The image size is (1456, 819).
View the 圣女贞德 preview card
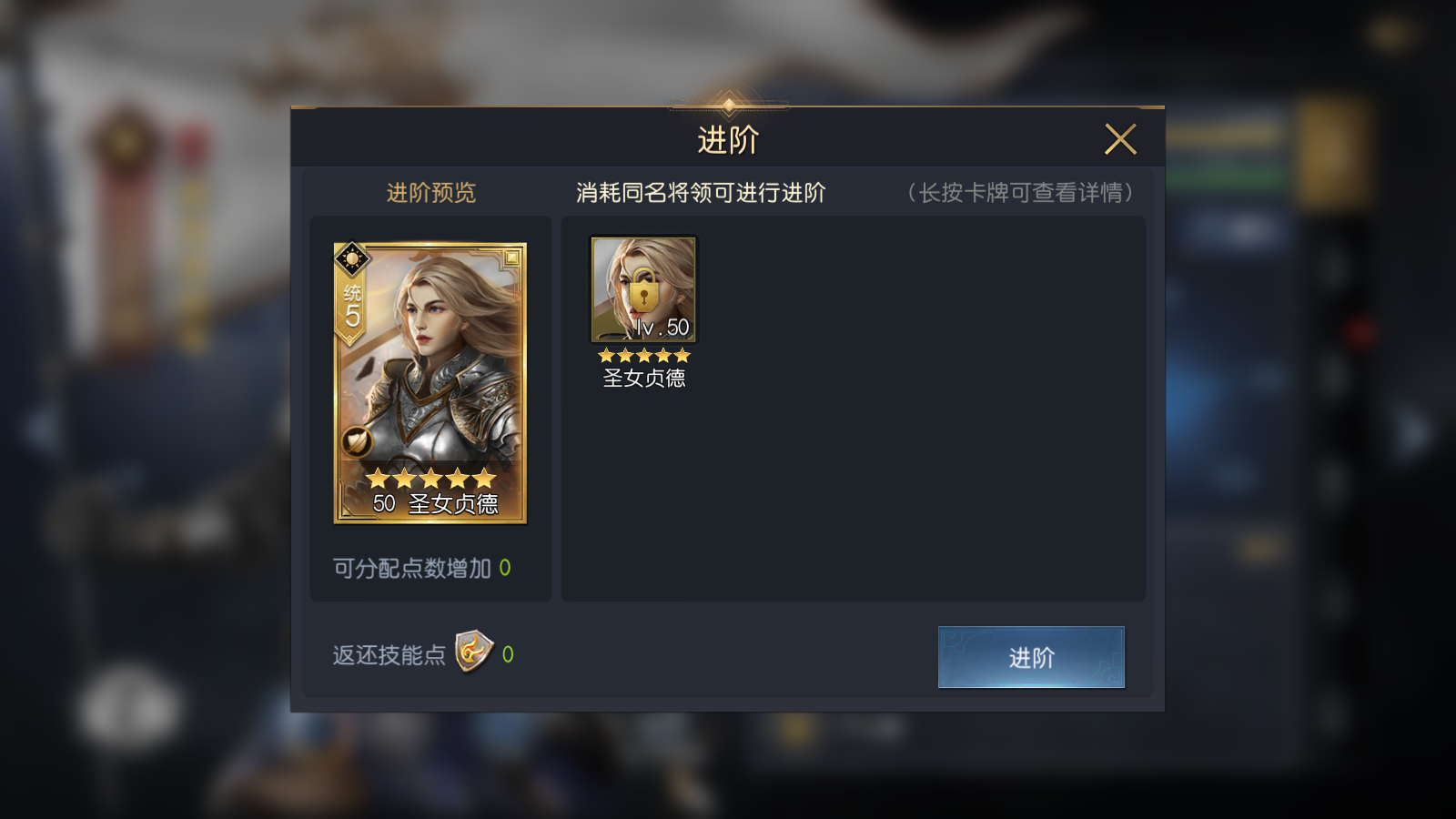point(430,383)
